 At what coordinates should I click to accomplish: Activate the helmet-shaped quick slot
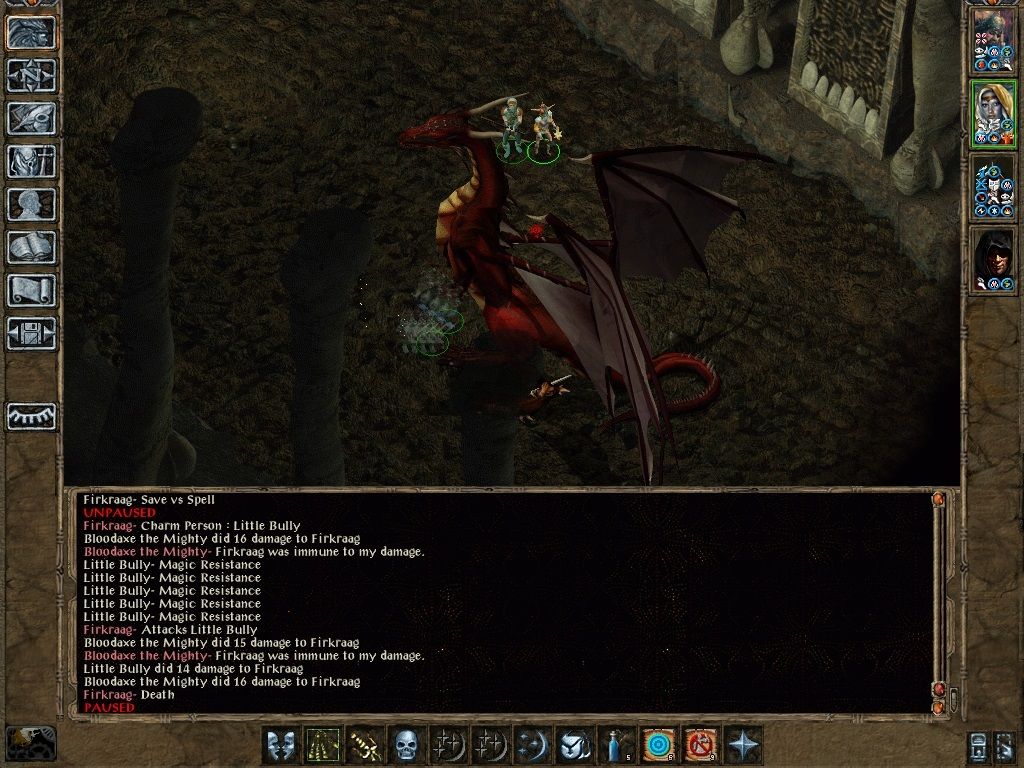[x=573, y=746]
